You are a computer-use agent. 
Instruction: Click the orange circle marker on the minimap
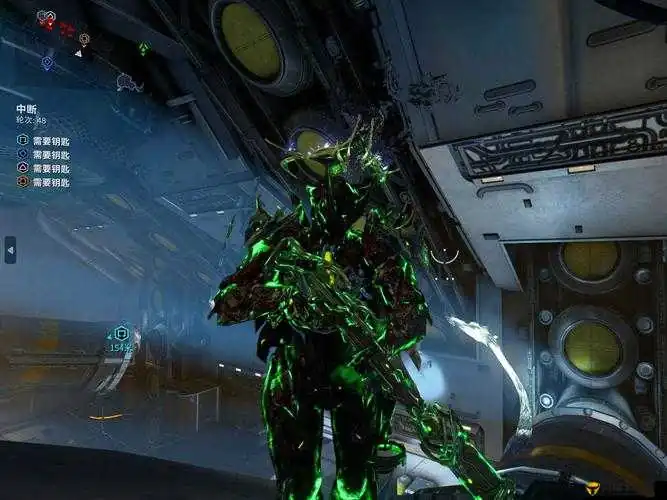tap(84, 39)
